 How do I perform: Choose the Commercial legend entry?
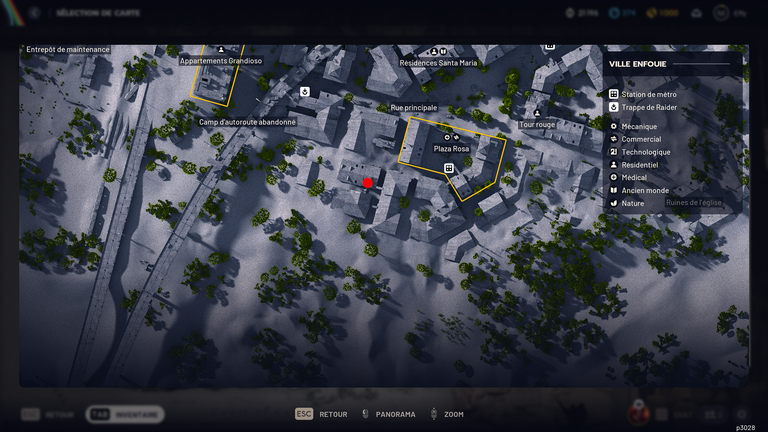641,140
